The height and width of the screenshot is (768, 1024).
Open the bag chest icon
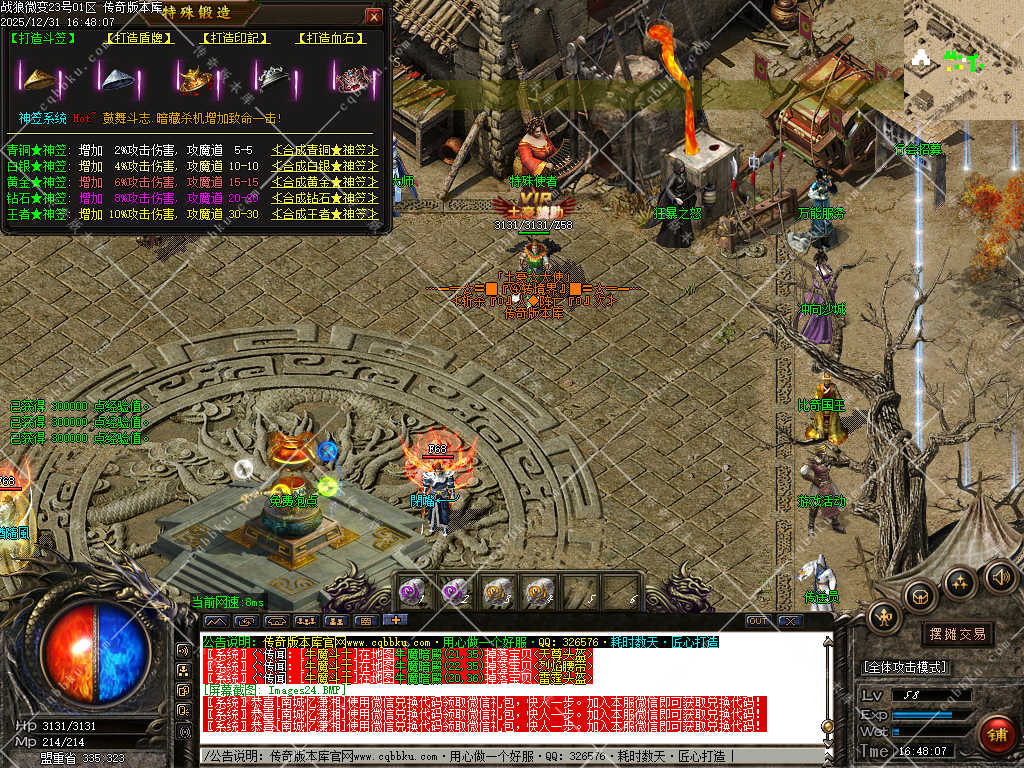[x=920, y=596]
